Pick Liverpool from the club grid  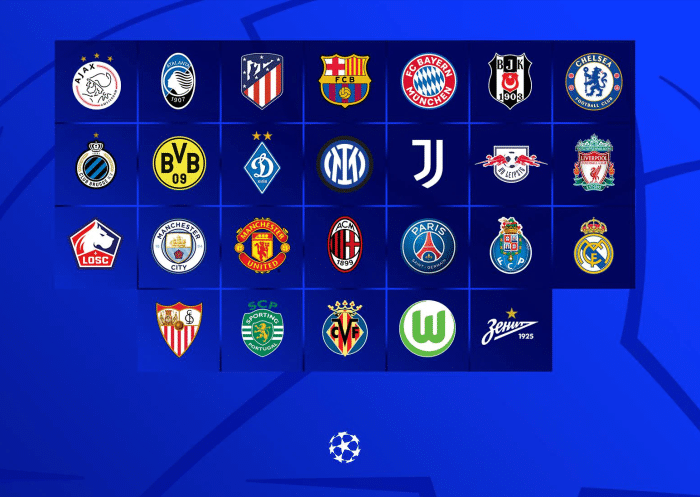pyautogui.click(x=593, y=164)
